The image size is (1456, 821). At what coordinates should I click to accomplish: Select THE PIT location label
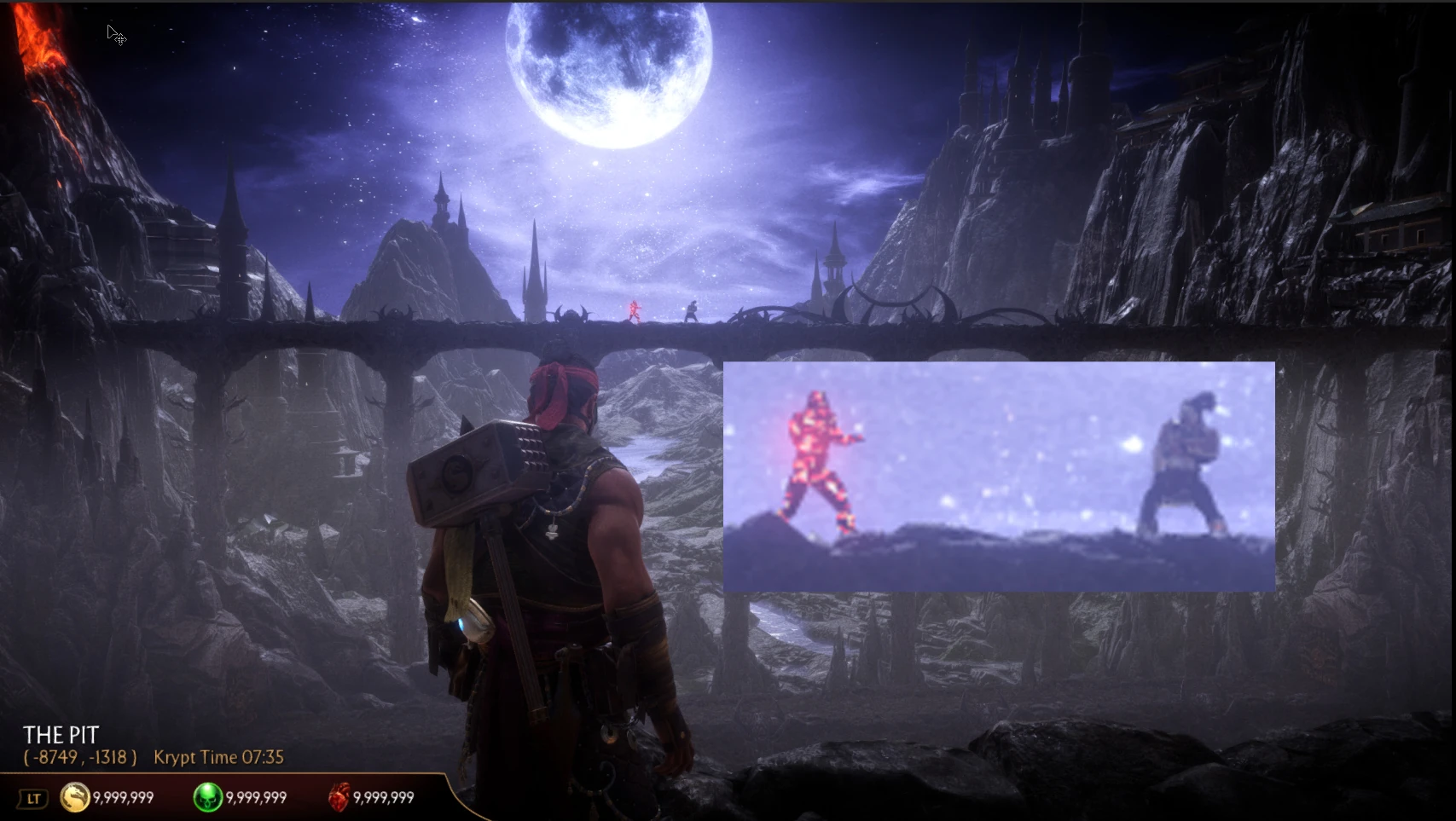61,734
